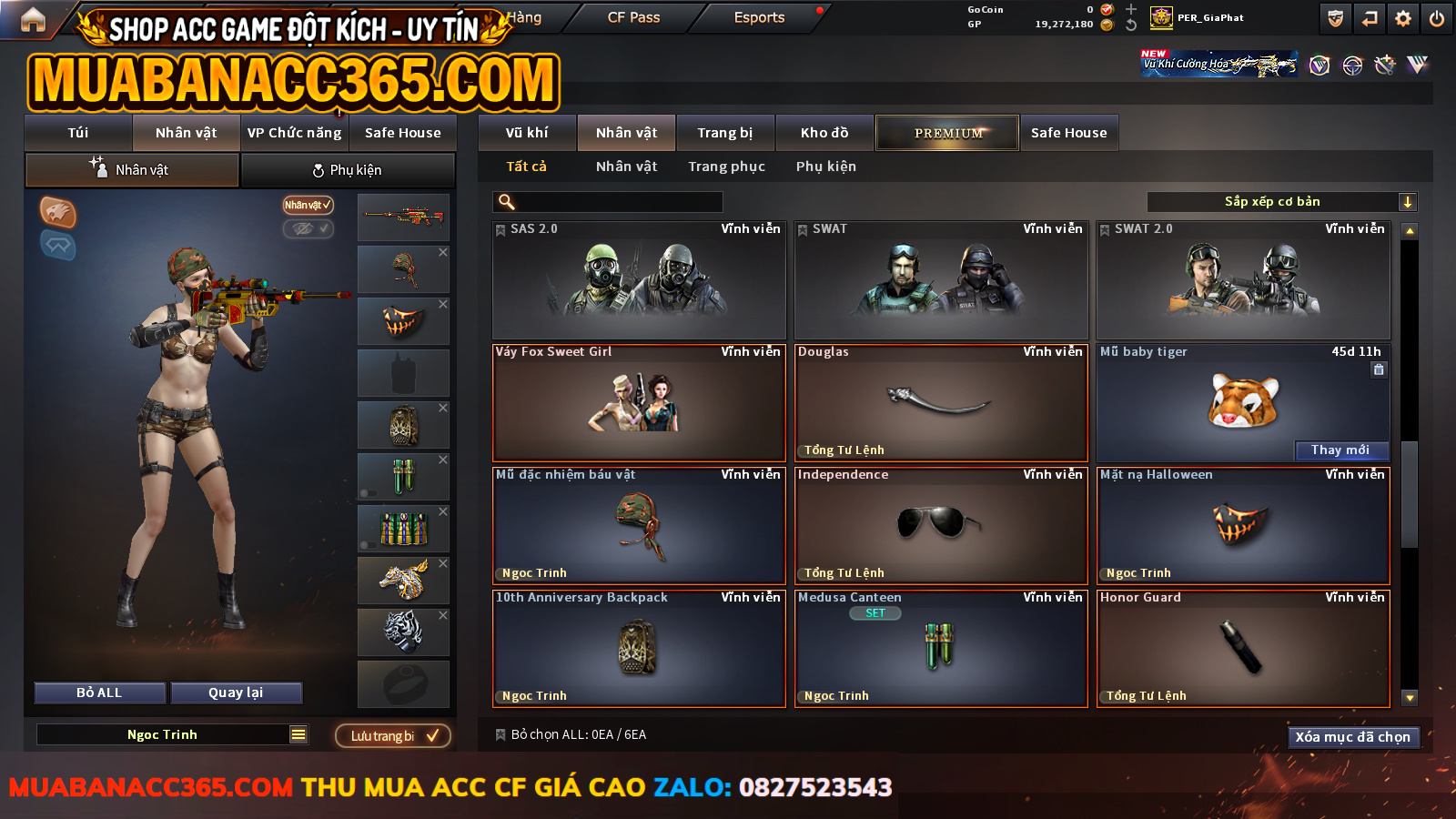The image size is (1456, 819).
Task: Open the settings gear icon
Action: 1403,18
